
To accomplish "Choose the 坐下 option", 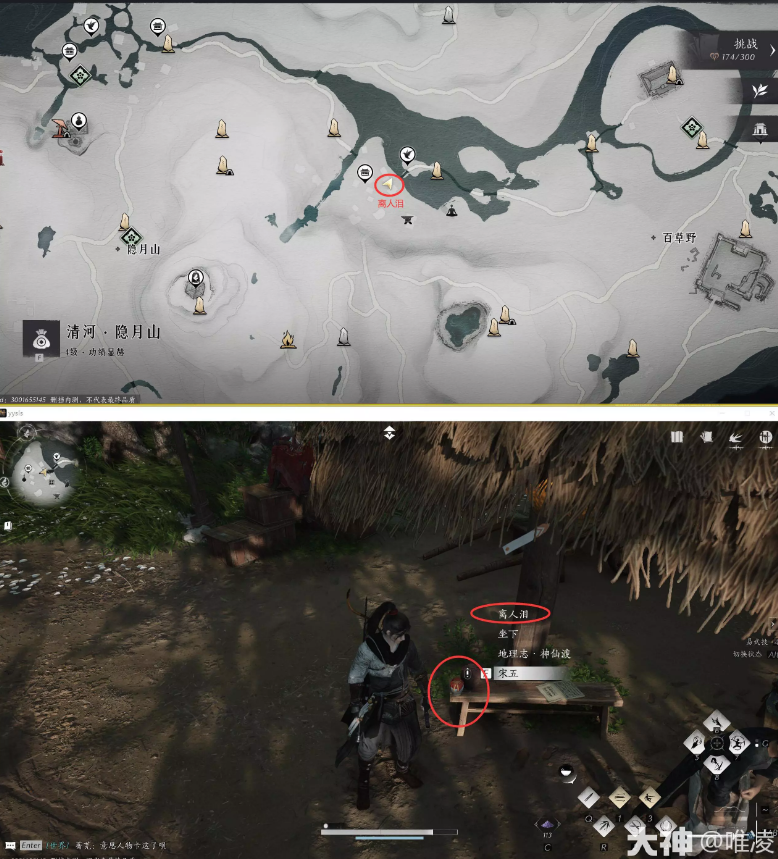I will 509,633.
